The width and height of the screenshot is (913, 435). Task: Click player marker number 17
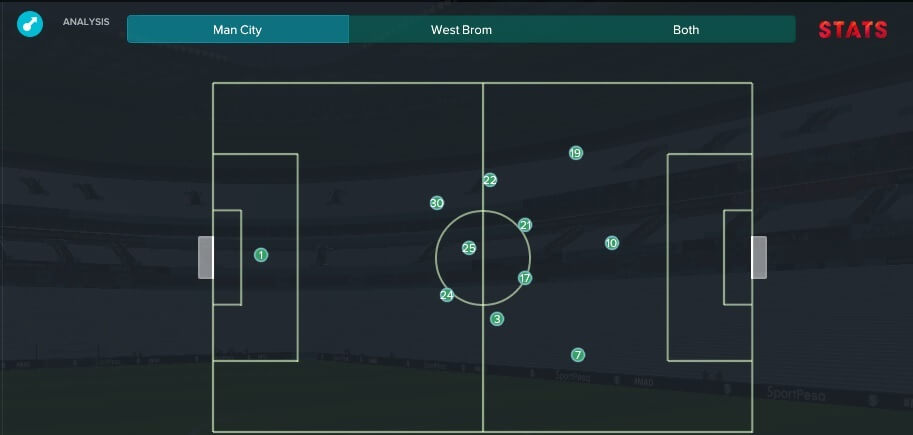(525, 278)
